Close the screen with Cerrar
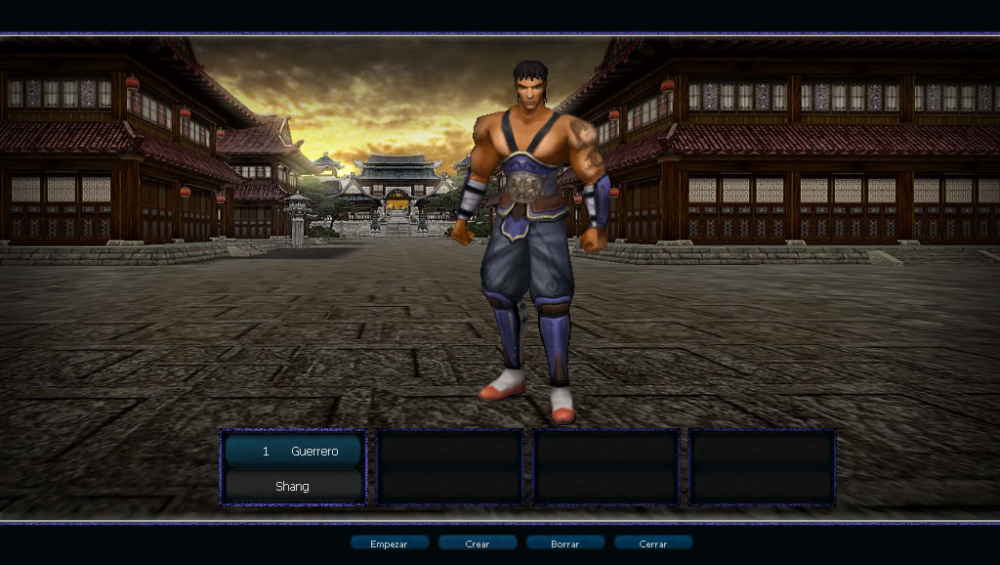 pos(653,543)
